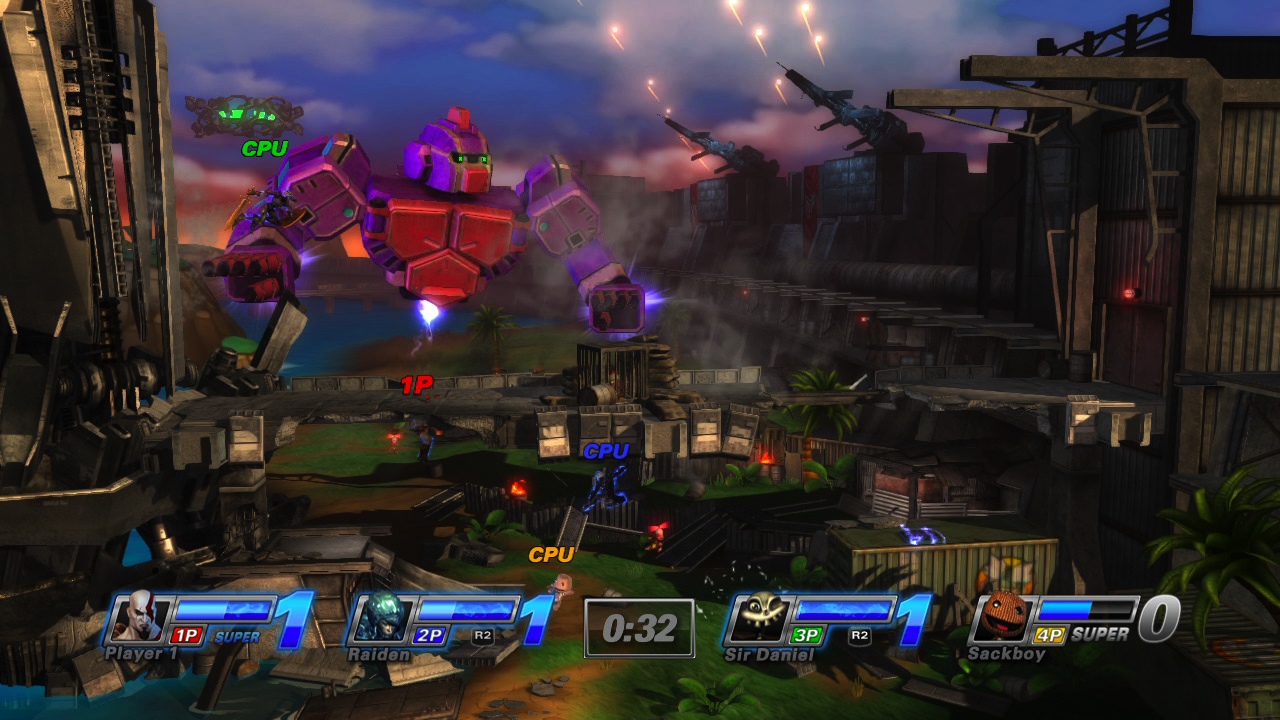Select Sackboy's character portrait
The width and height of the screenshot is (1280, 720).
point(1005,618)
